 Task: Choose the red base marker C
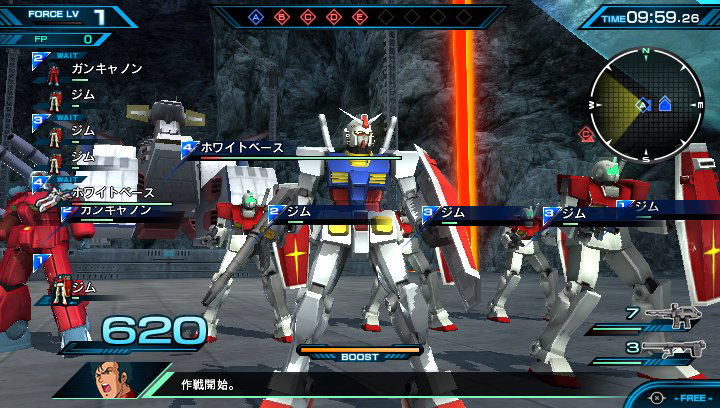point(307,17)
